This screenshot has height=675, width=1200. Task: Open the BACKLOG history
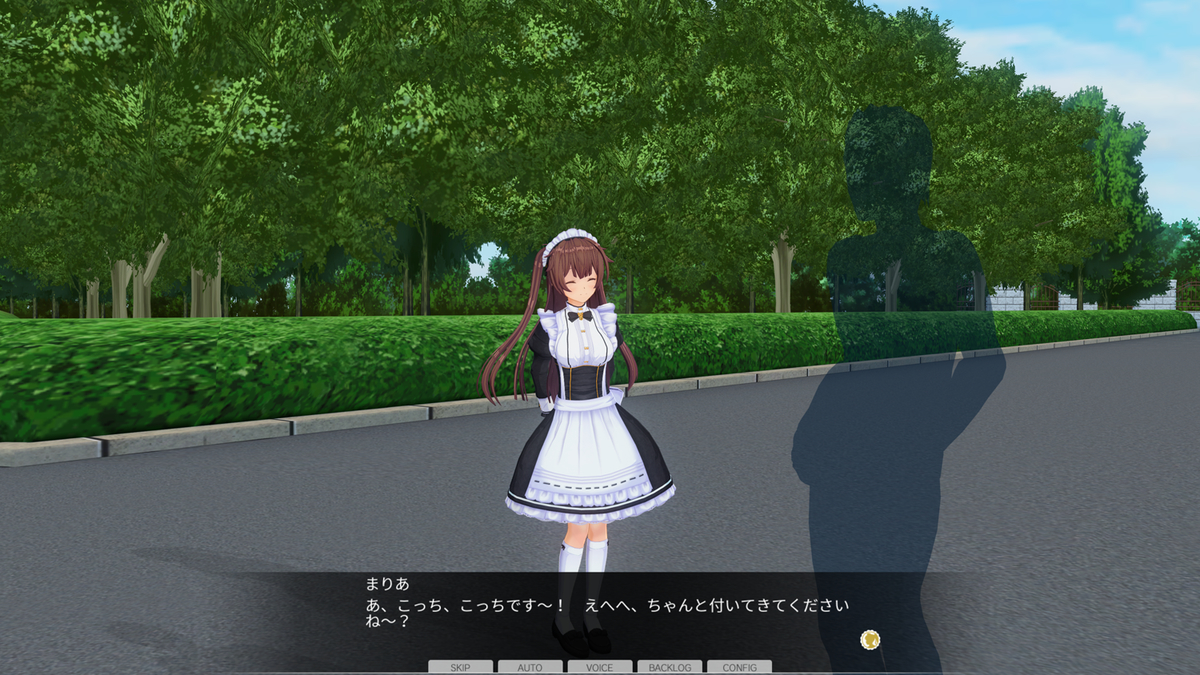(670, 667)
